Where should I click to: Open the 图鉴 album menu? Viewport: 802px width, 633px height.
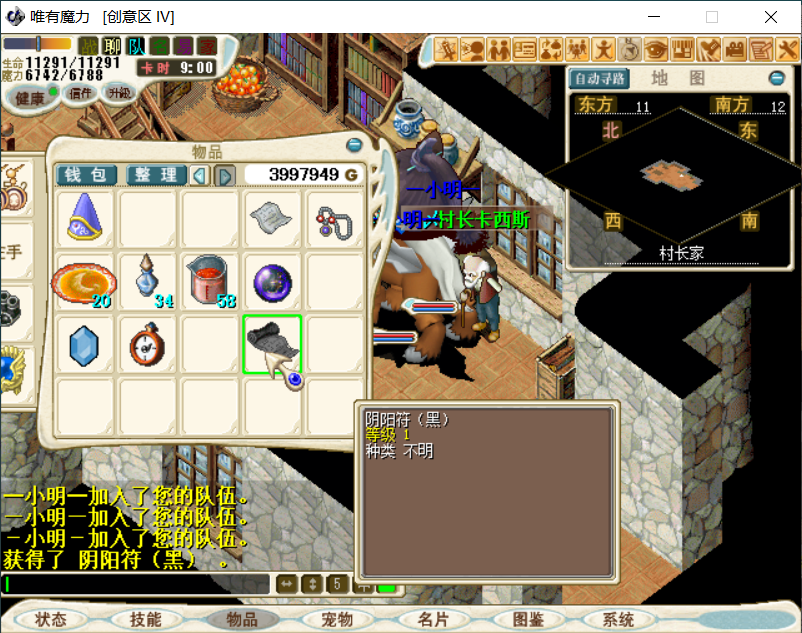pos(528,620)
